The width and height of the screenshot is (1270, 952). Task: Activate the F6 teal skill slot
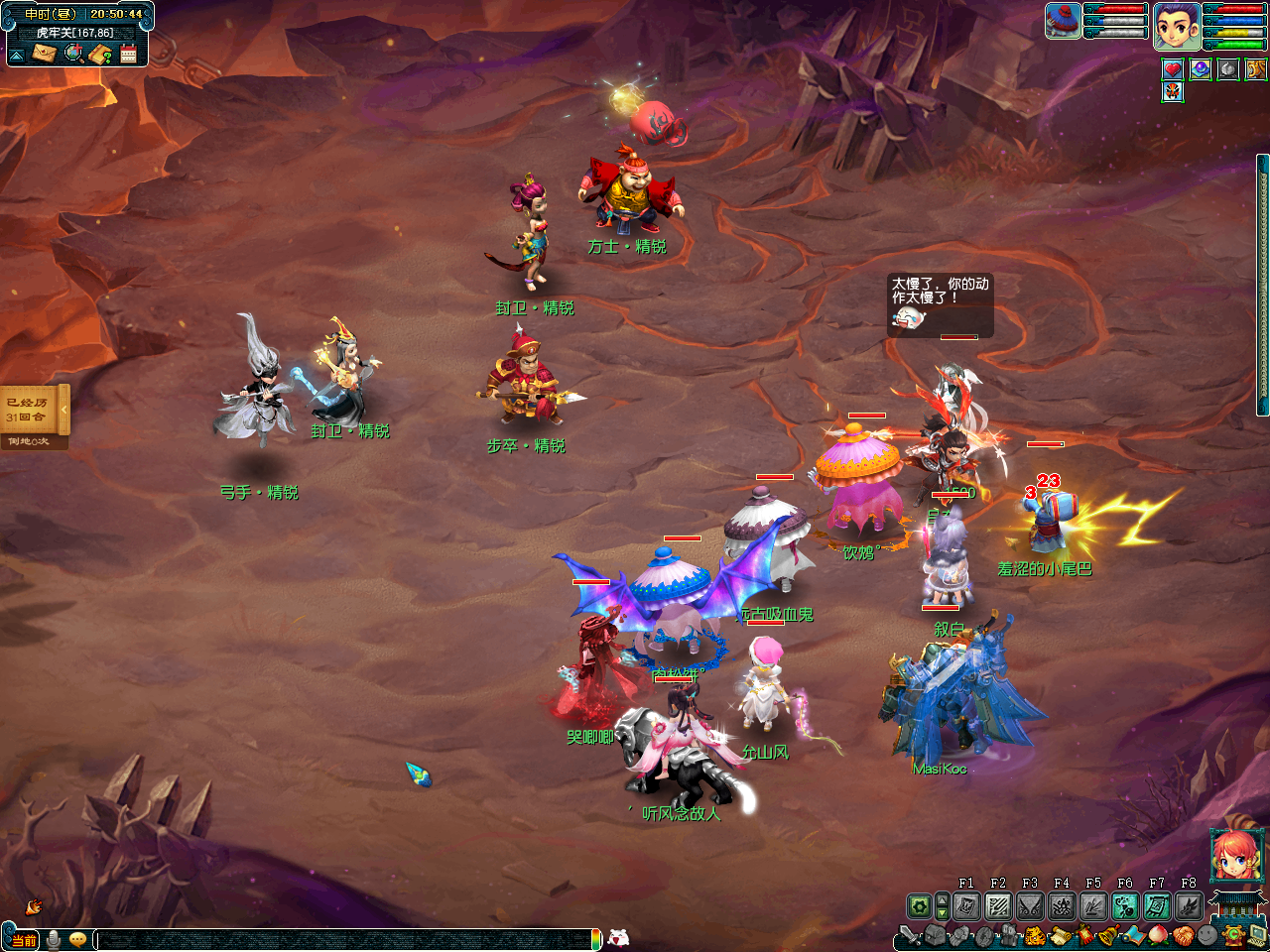pos(1125,906)
